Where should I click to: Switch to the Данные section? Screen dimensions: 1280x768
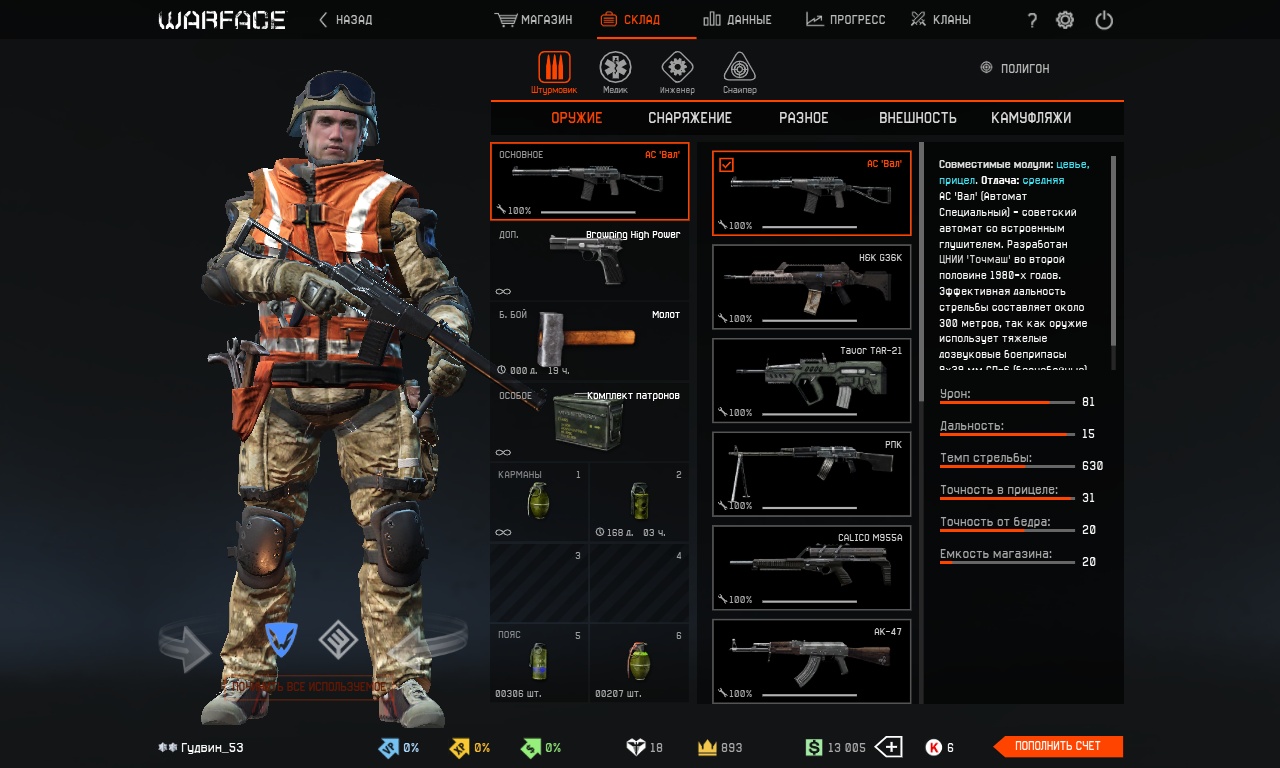[x=737, y=20]
